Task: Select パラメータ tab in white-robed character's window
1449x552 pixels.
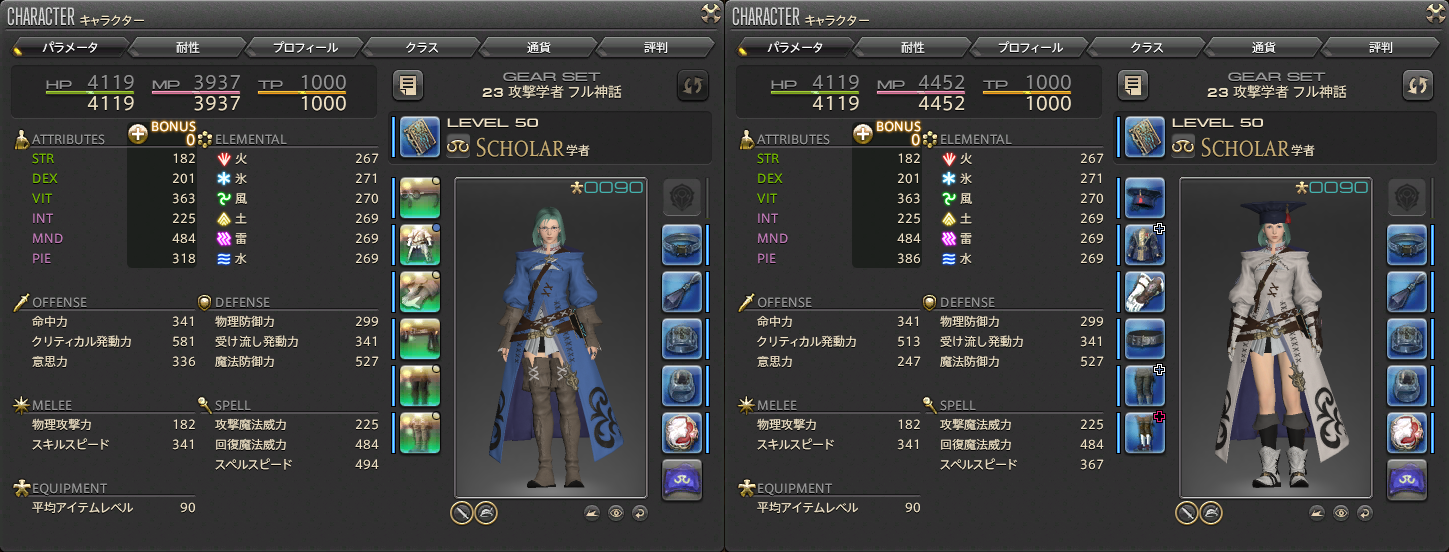Action: click(x=795, y=47)
